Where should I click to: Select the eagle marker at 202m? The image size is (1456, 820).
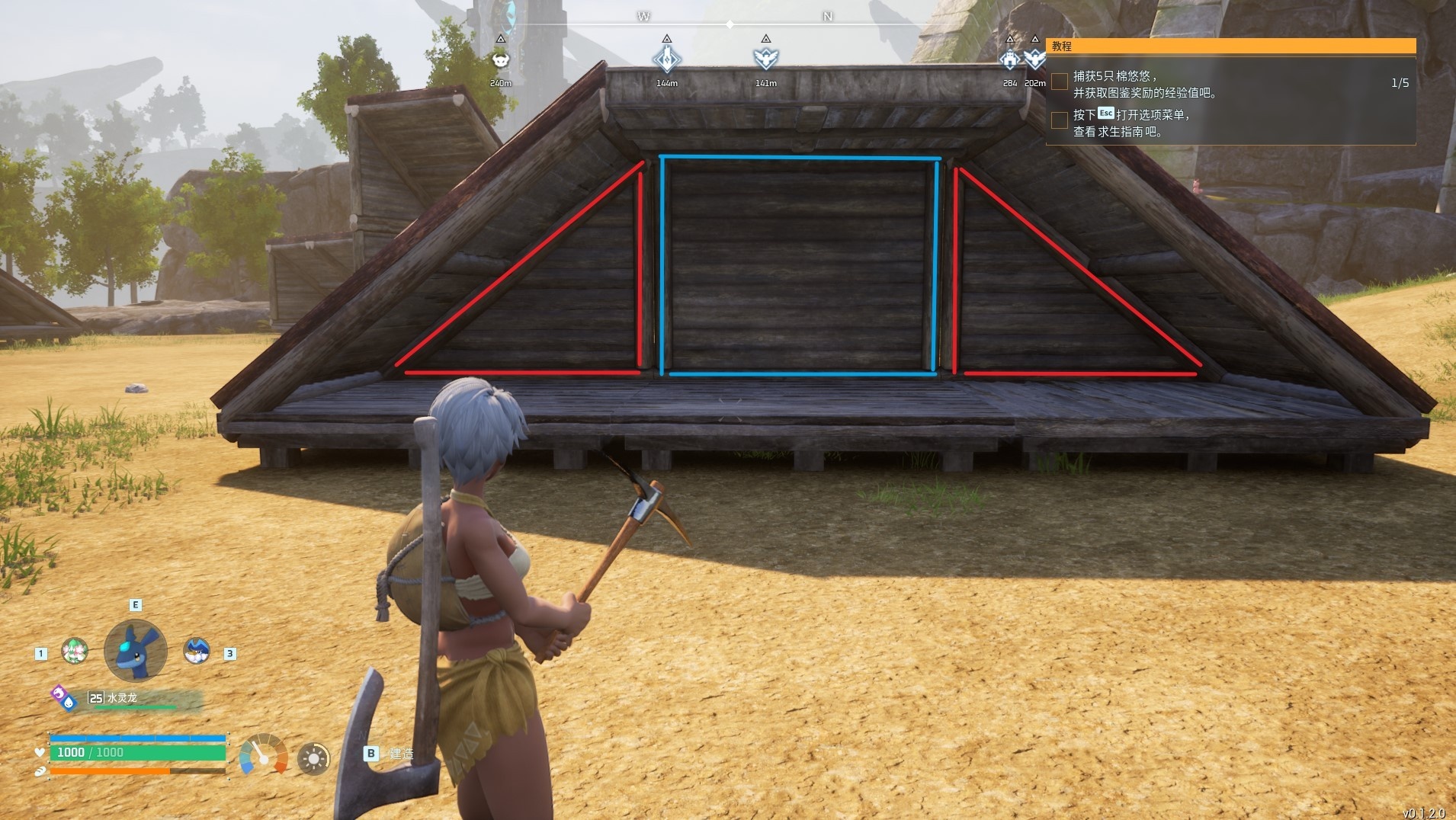coord(1034,59)
